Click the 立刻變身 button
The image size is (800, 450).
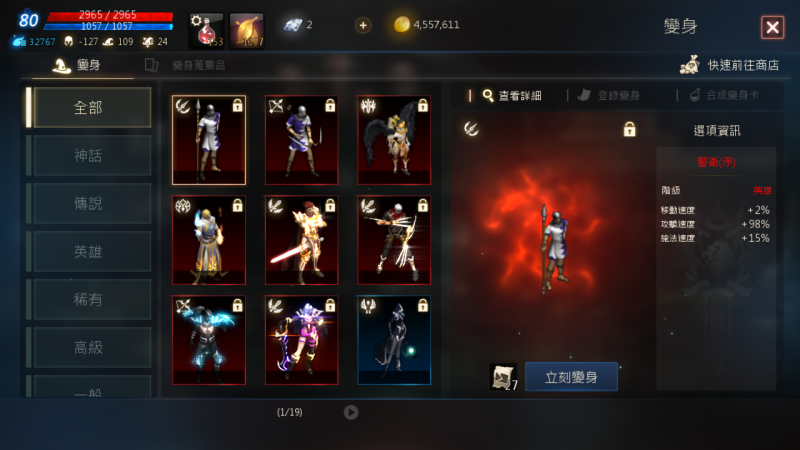[570, 377]
